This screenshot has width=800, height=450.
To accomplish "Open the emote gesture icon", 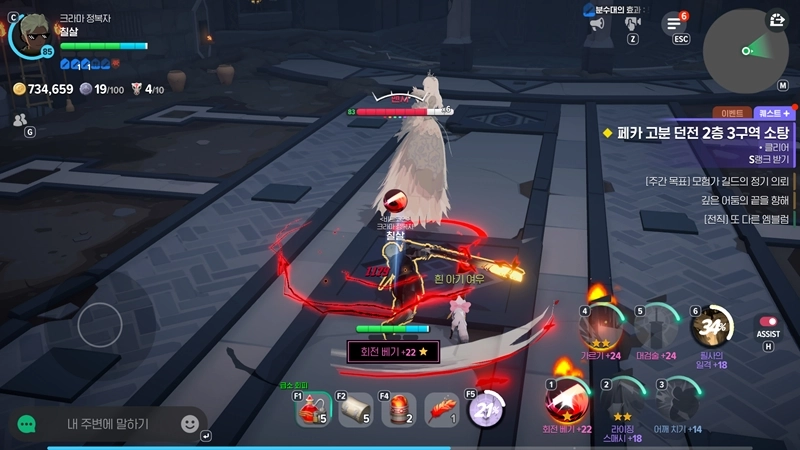I will (633, 23).
